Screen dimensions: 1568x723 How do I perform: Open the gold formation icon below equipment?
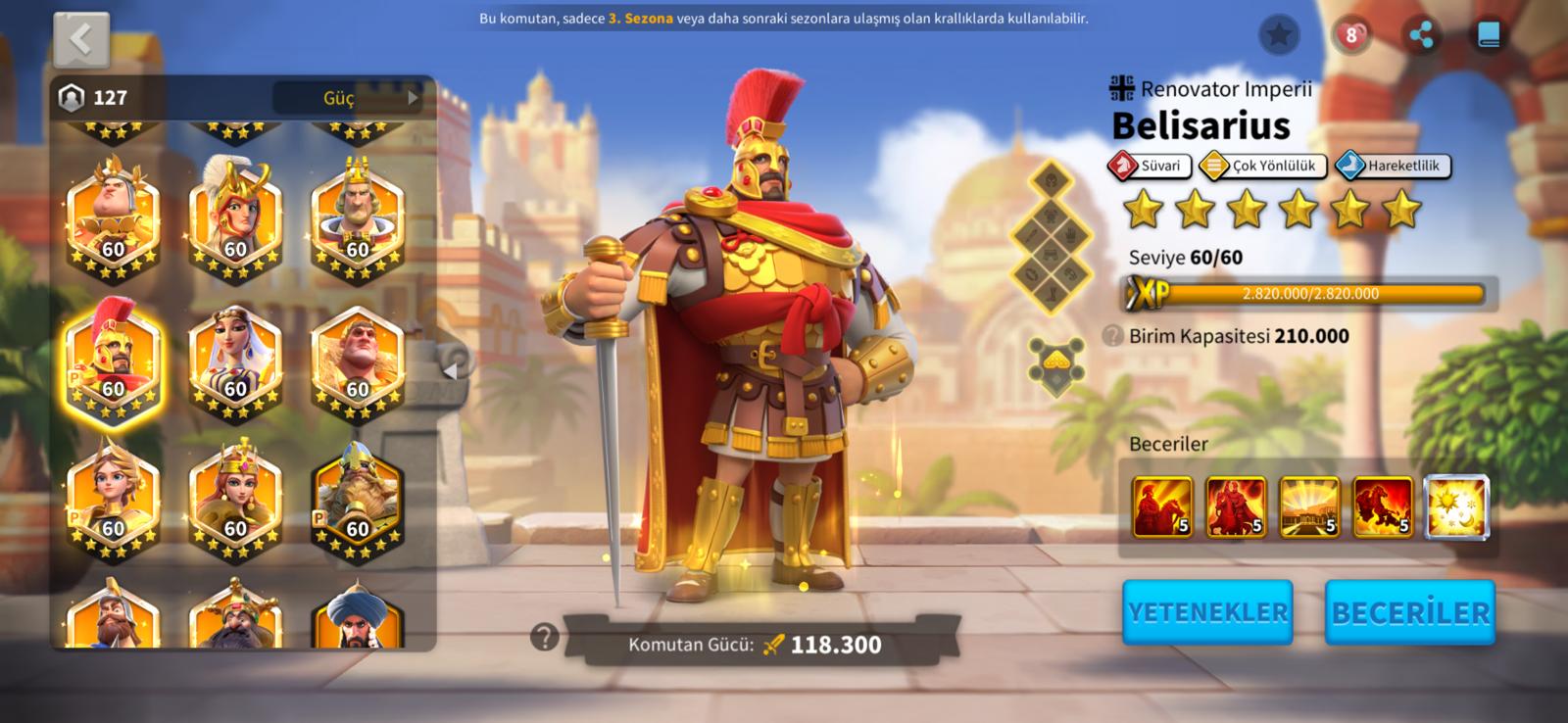[x=1055, y=363]
